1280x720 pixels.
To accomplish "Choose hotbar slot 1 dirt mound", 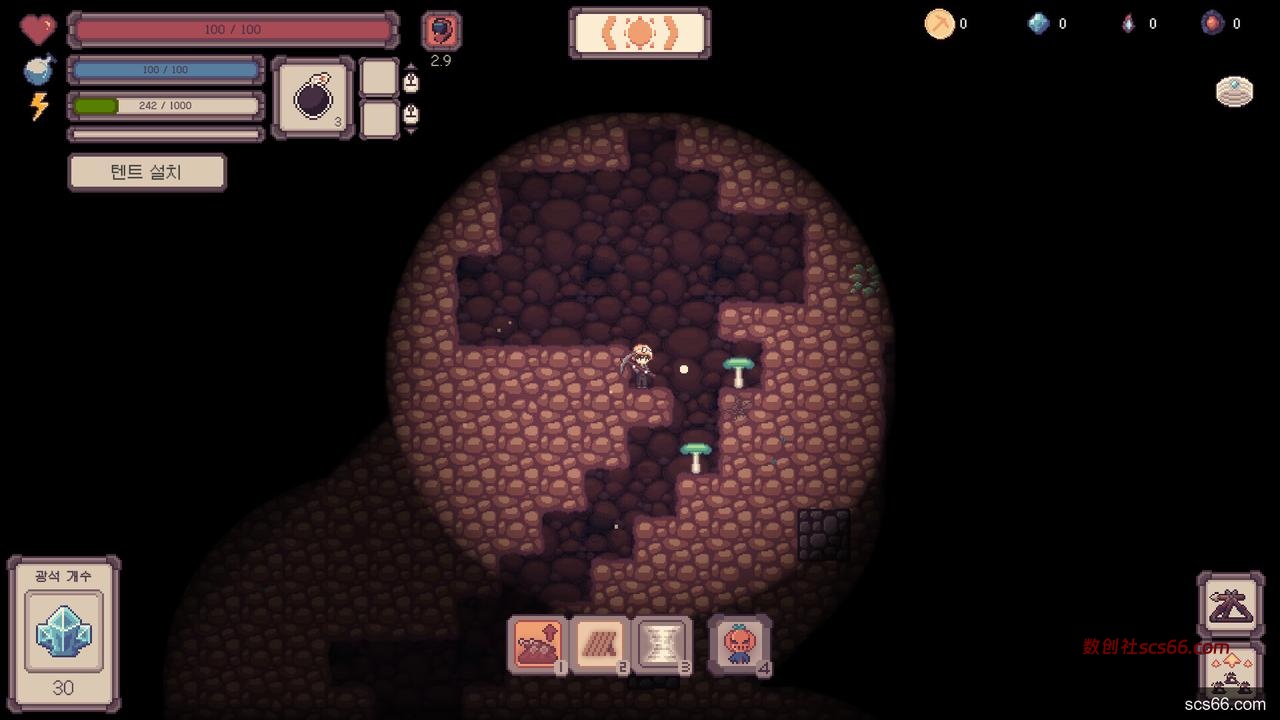I will point(538,645).
